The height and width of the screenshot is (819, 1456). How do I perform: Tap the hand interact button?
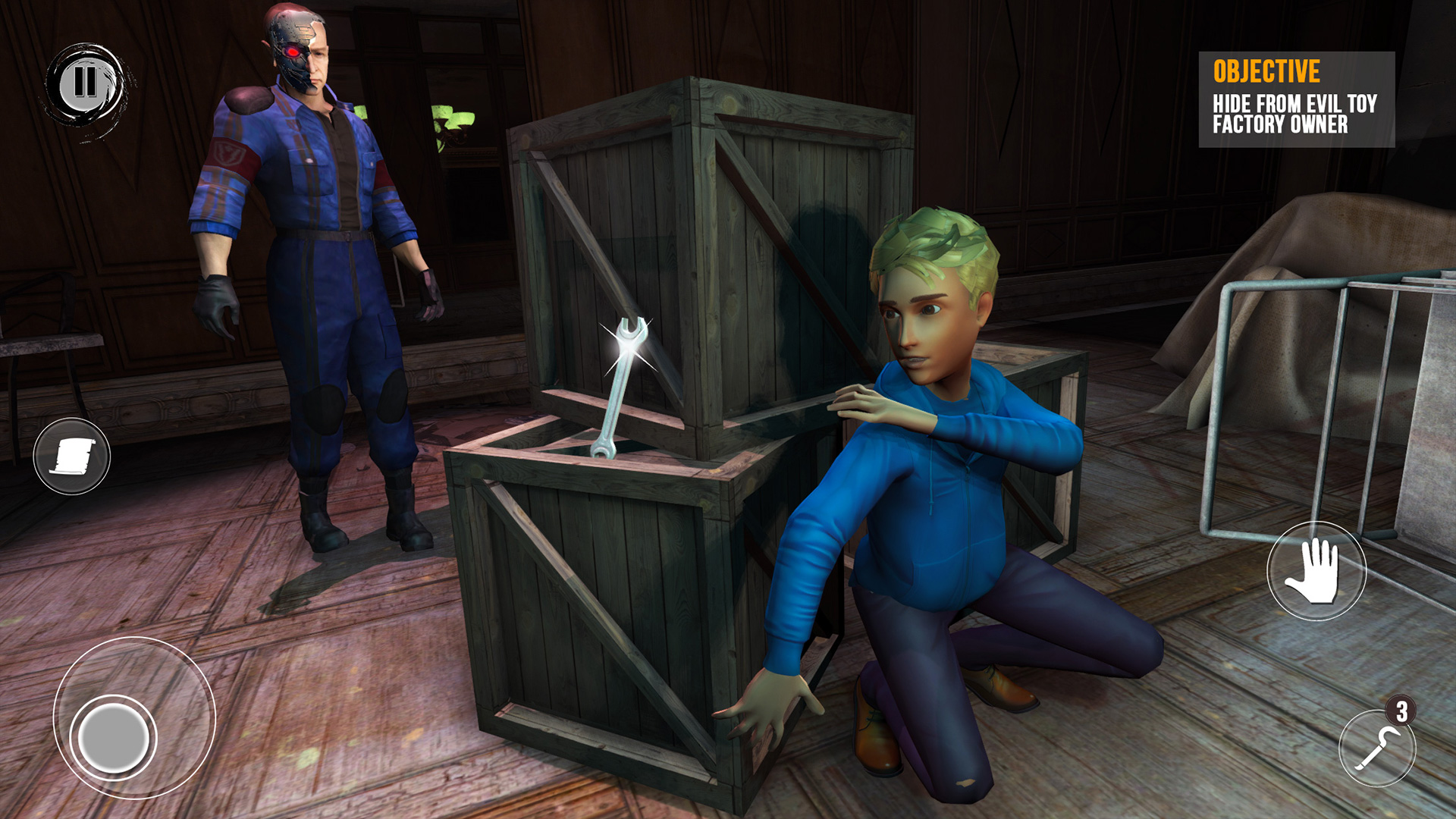1316,571
